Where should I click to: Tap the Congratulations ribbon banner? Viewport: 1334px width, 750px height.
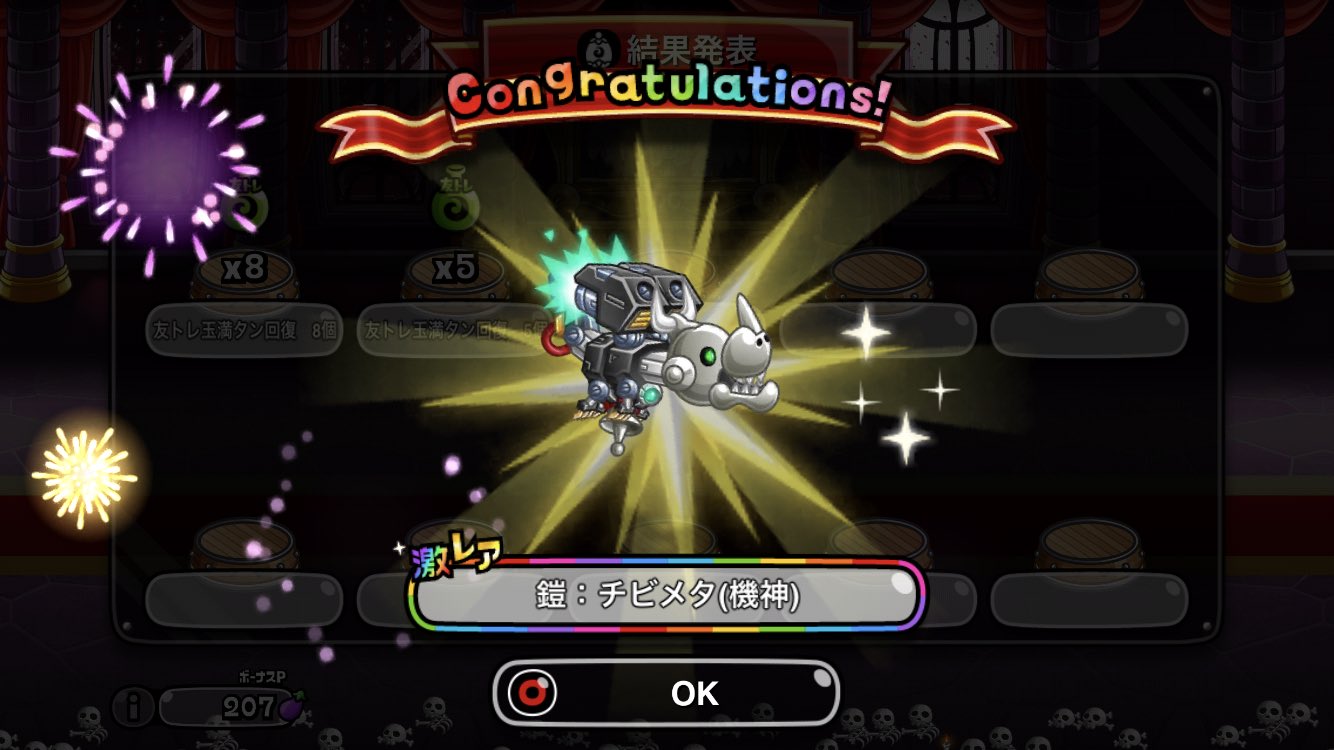[x=670, y=101]
